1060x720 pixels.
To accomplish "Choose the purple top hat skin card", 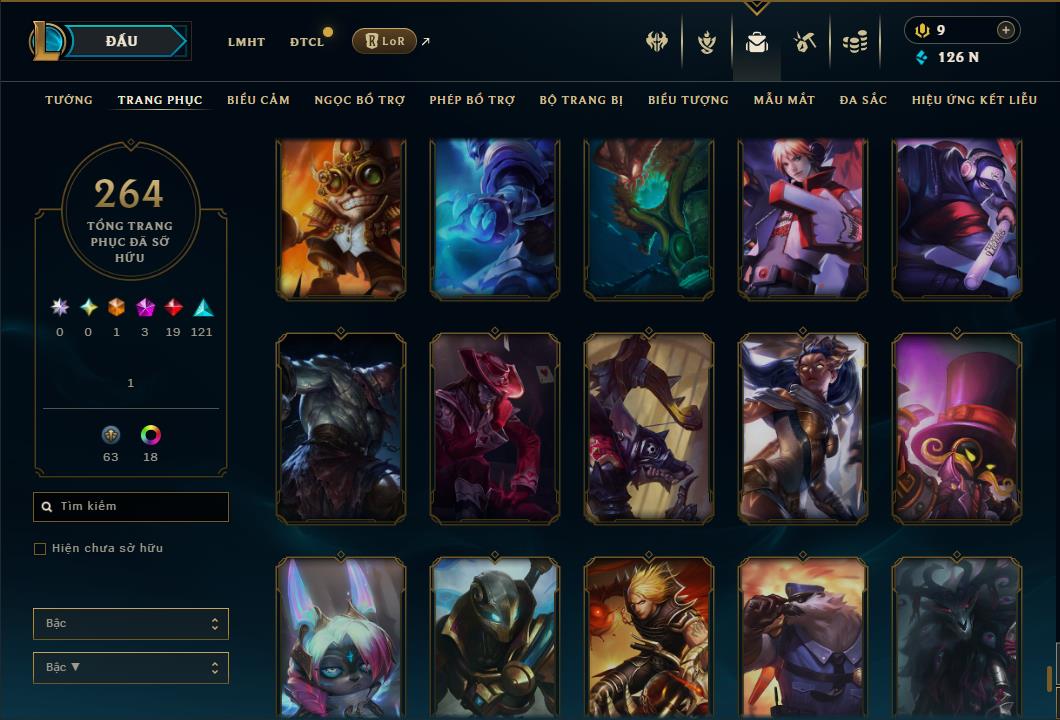I will [x=957, y=428].
